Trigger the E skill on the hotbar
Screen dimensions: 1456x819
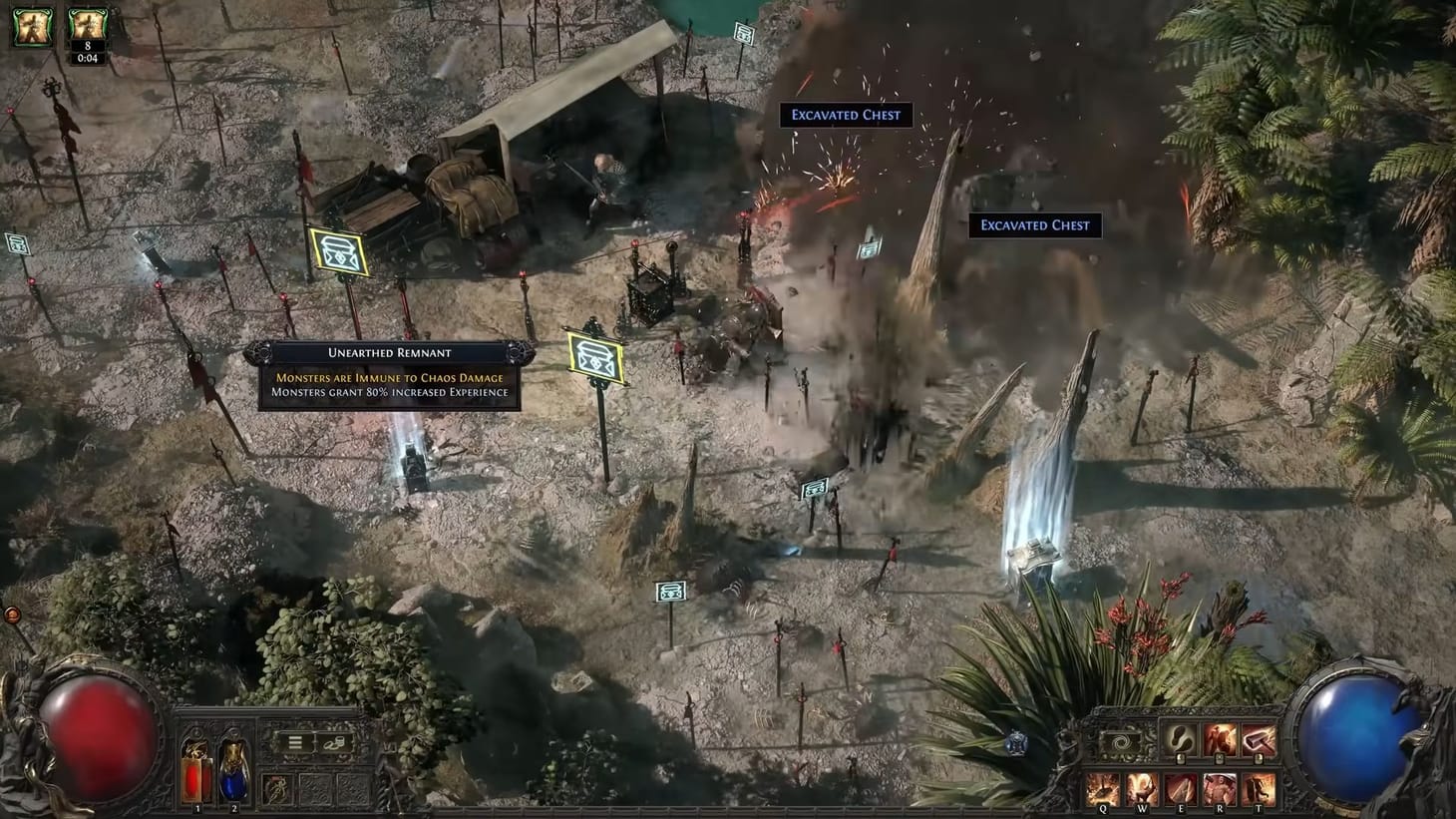pyautogui.click(x=1182, y=787)
